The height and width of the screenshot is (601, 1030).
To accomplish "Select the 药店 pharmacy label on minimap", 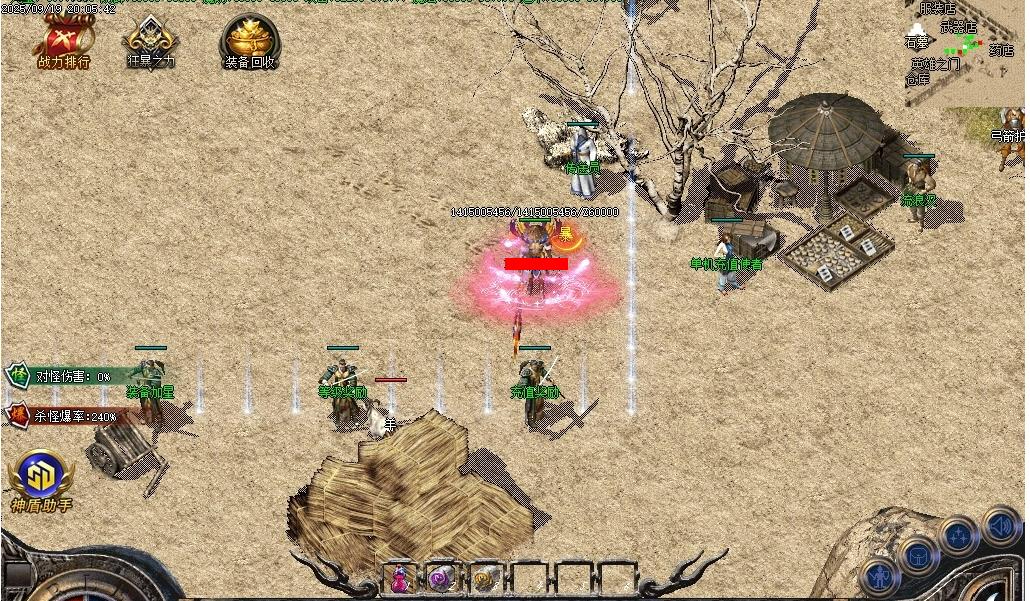I will tap(1000, 50).
